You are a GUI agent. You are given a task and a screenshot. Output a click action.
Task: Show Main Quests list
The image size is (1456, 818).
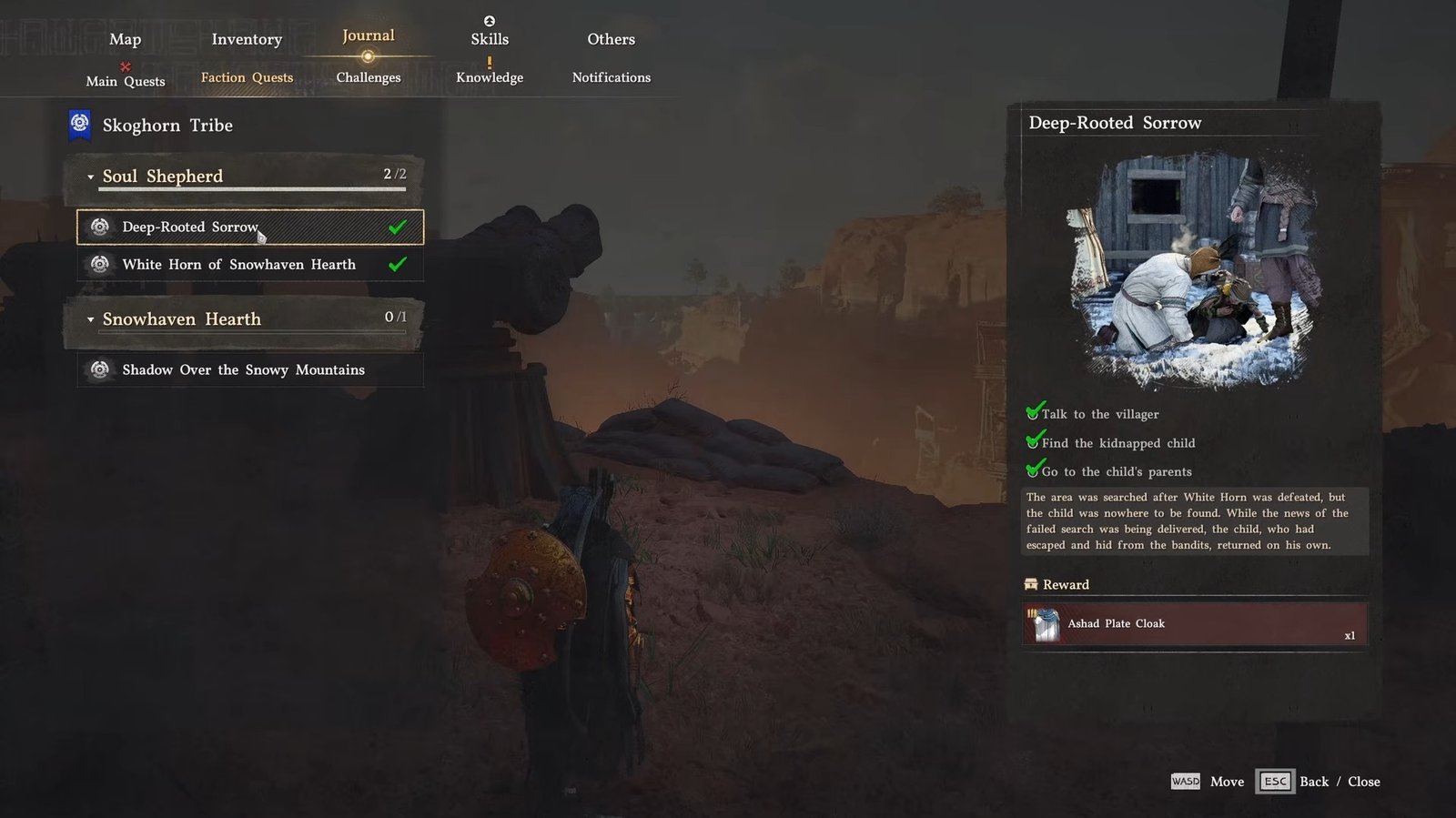126,81
